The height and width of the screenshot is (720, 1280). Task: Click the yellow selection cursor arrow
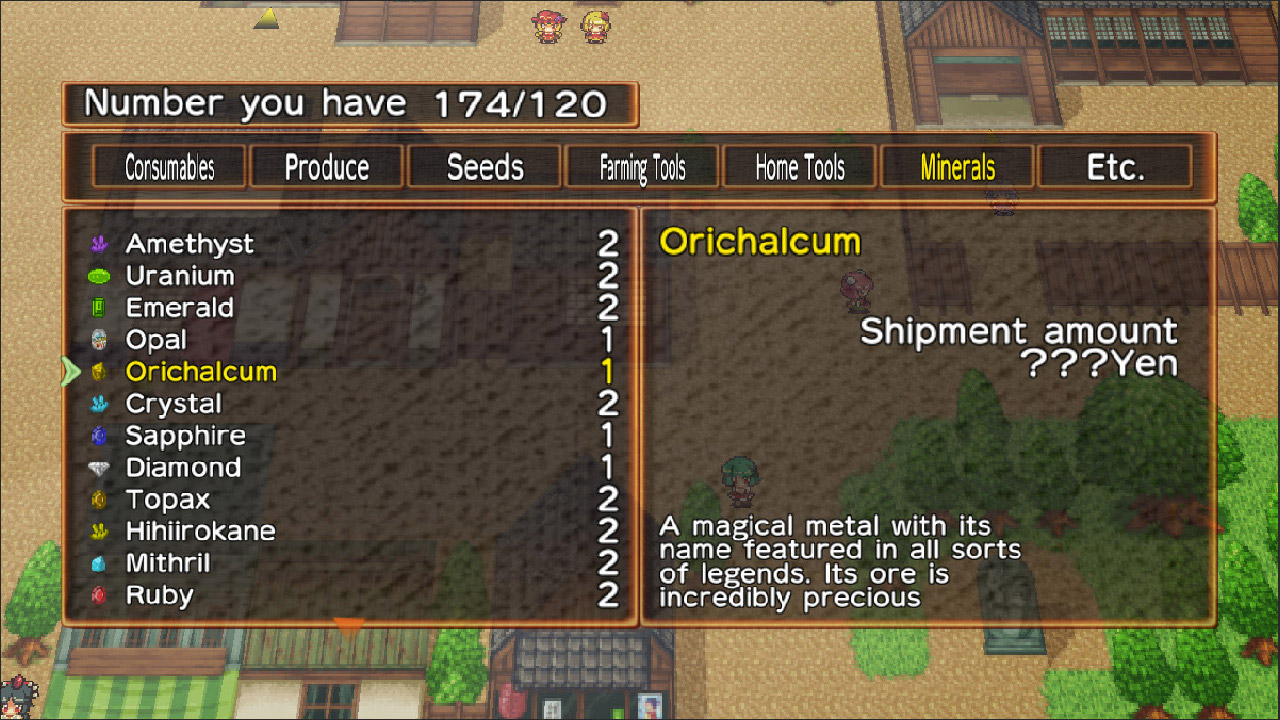coord(70,371)
